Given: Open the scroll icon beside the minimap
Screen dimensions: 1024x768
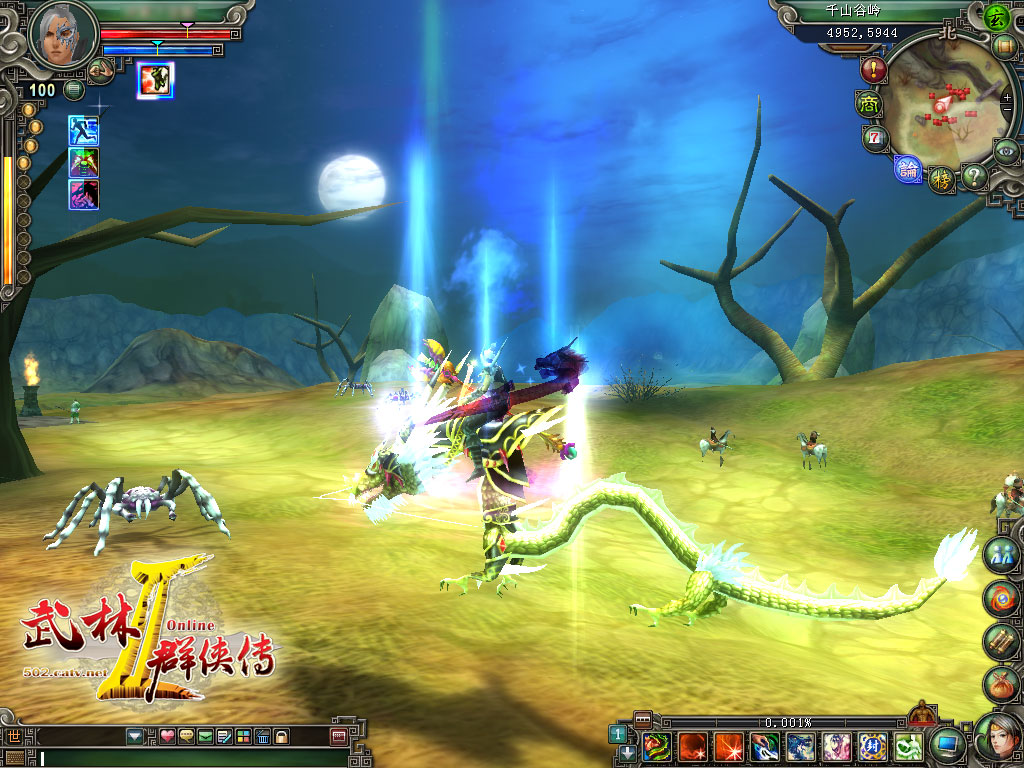Looking at the screenshot, I should point(1003,45).
